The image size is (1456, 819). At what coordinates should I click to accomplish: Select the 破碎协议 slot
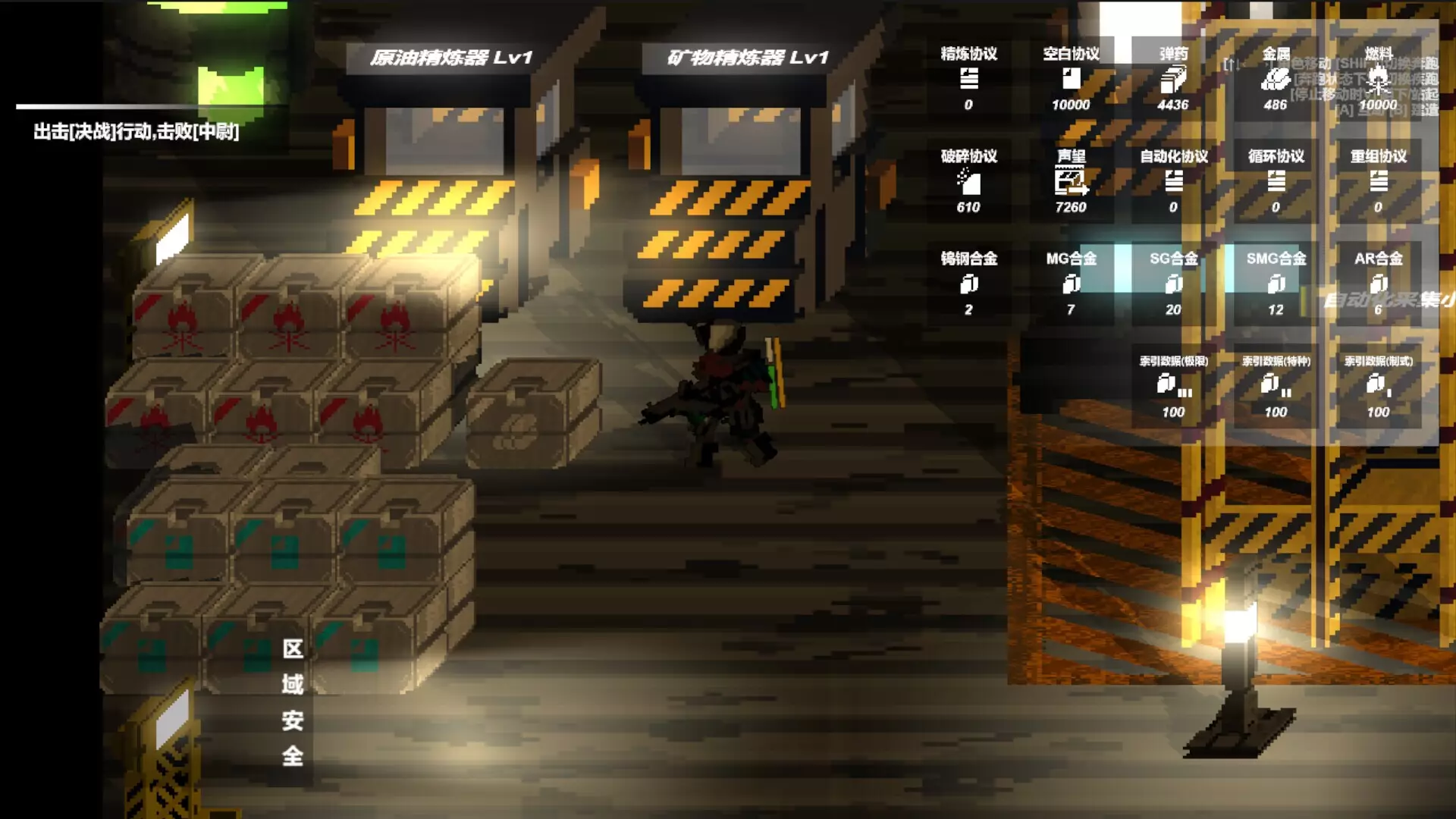[x=968, y=181]
